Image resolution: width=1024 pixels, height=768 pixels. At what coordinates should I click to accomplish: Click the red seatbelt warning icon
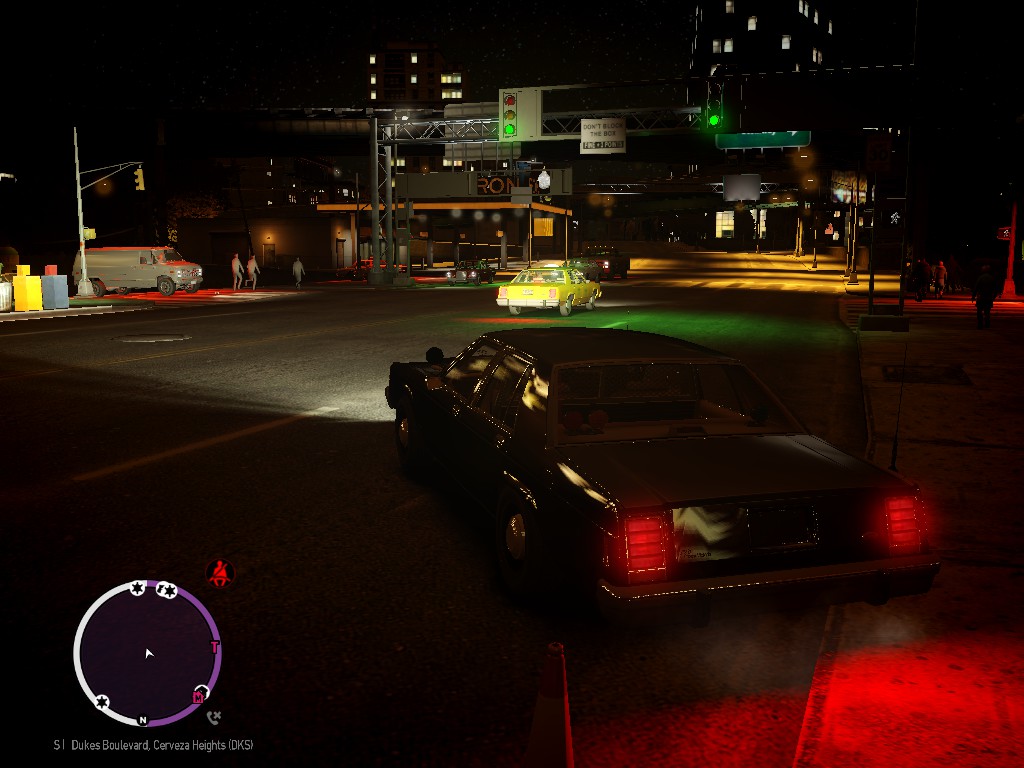pyautogui.click(x=219, y=573)
